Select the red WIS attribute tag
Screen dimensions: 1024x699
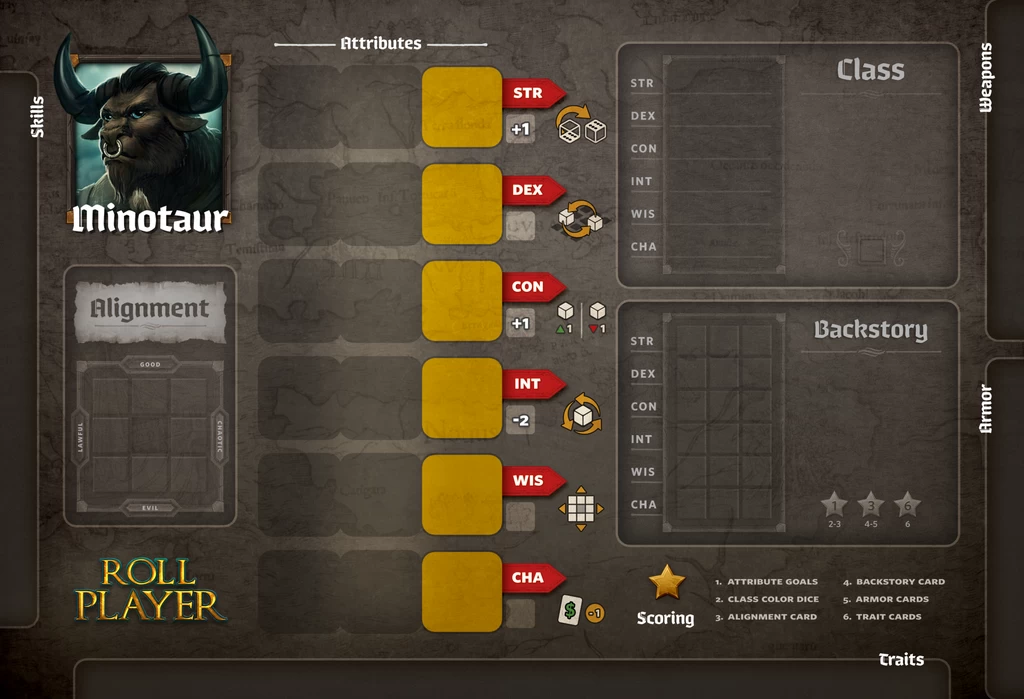pos(530,481)
